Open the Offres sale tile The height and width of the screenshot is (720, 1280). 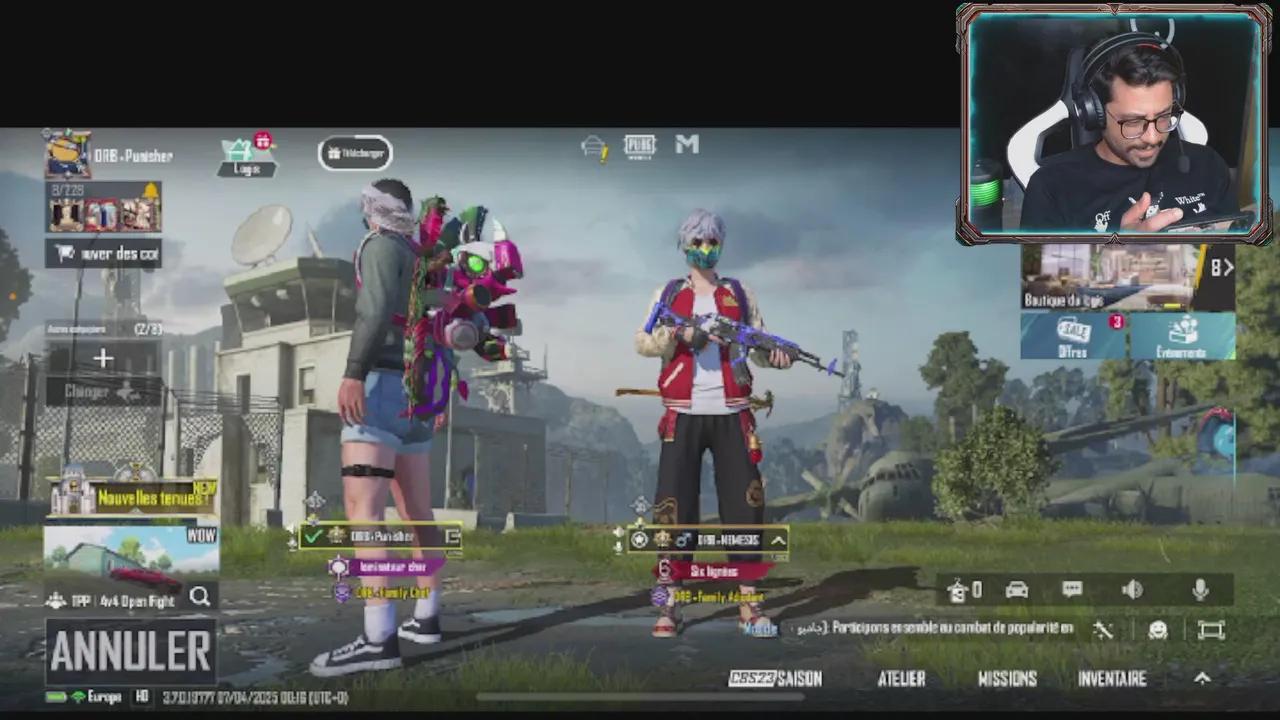pyautogui.click(x=1074, y=336)
